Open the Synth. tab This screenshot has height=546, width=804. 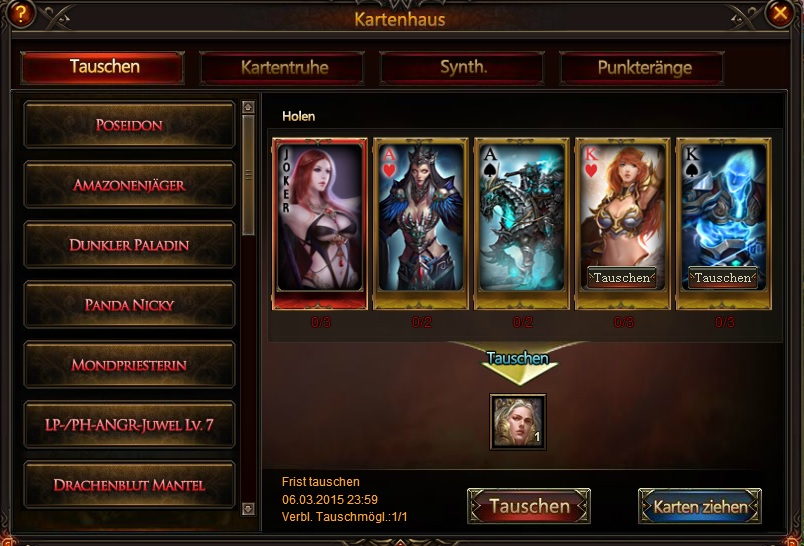(463, 68)
